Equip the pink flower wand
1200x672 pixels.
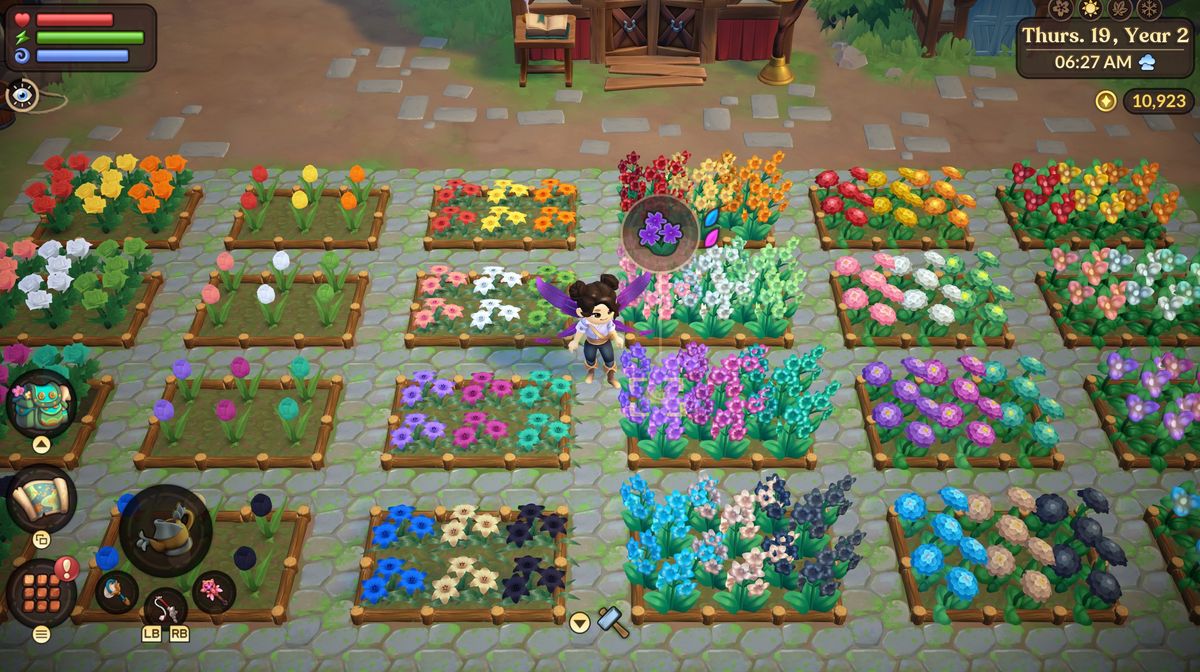pyautogui.click(x=213, y=590)
